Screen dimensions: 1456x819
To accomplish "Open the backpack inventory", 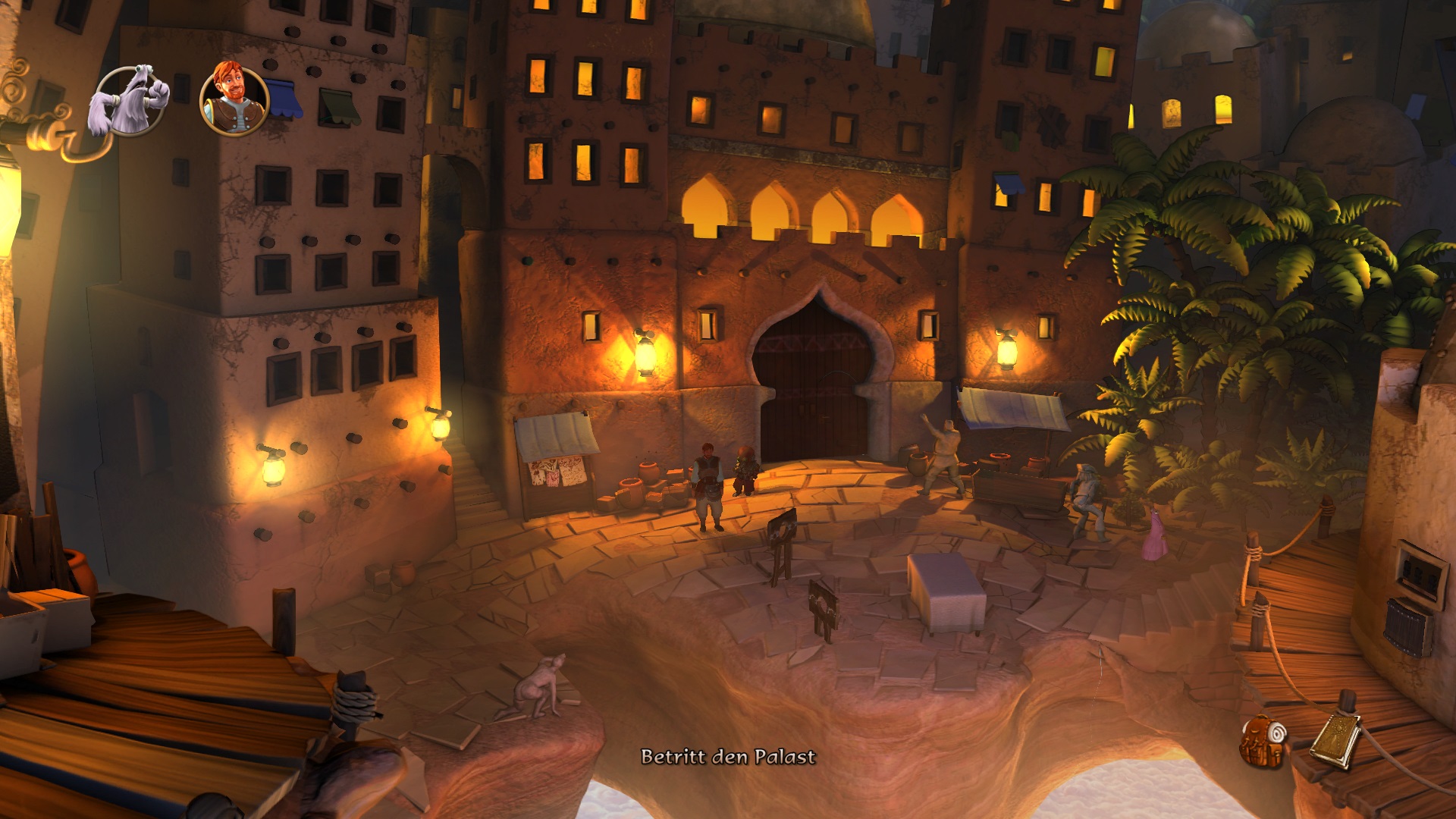I will [1263, 740].
